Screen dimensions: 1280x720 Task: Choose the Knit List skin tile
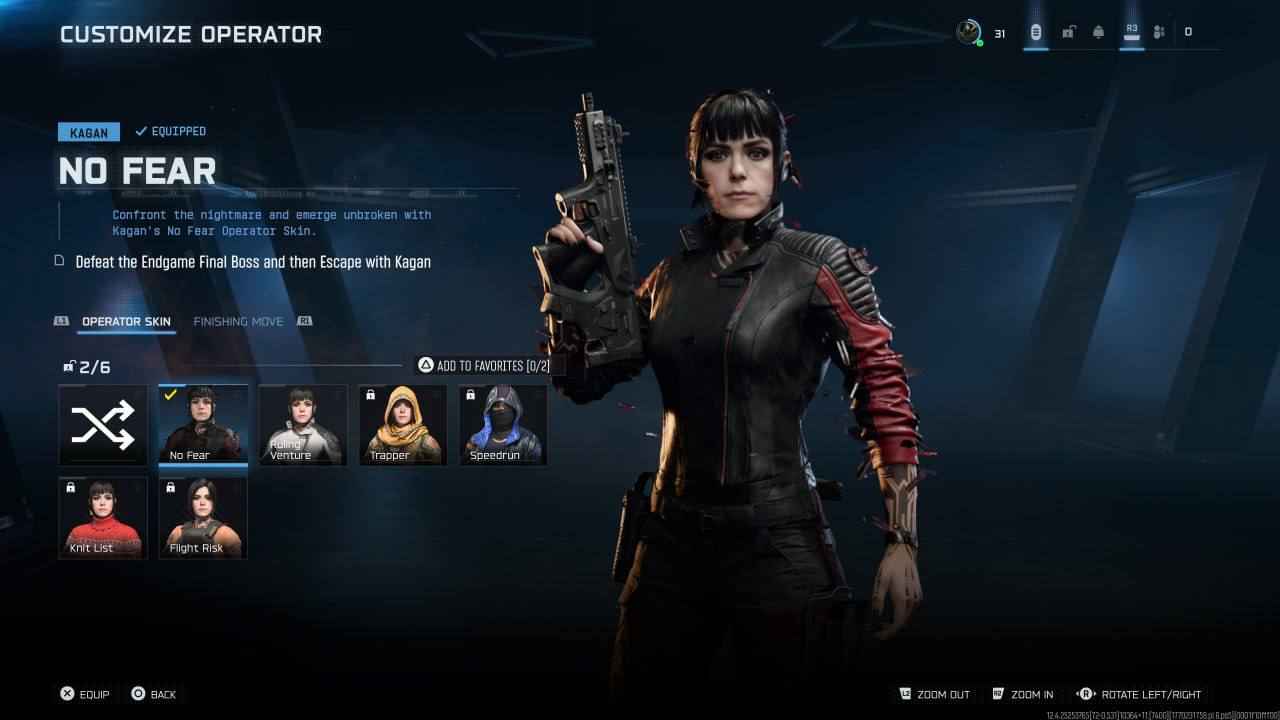pyautogui.click(x=103, y=517)
